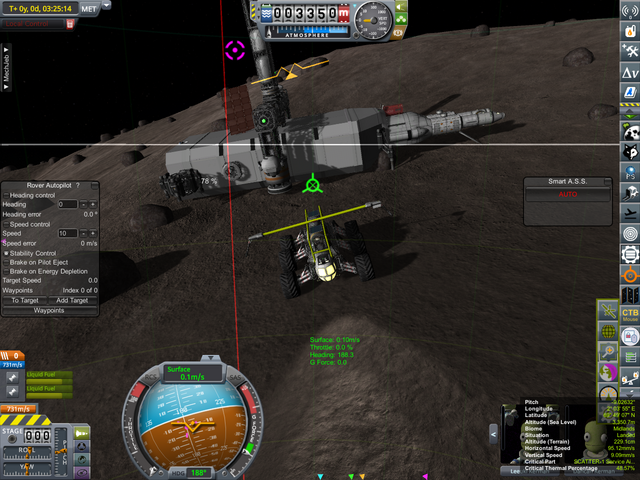
Task: Enable Brake on Pilot Eject
Action: point(6,262)
